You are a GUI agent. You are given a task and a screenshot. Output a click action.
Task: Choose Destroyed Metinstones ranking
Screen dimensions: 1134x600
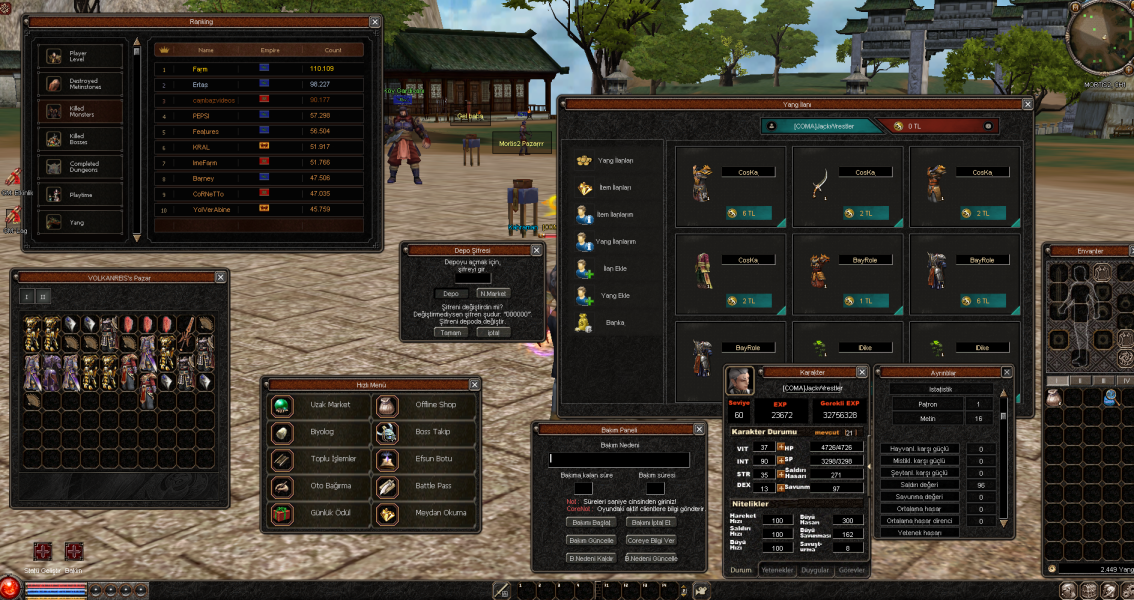pyautogui.click(x=80, y=84)
